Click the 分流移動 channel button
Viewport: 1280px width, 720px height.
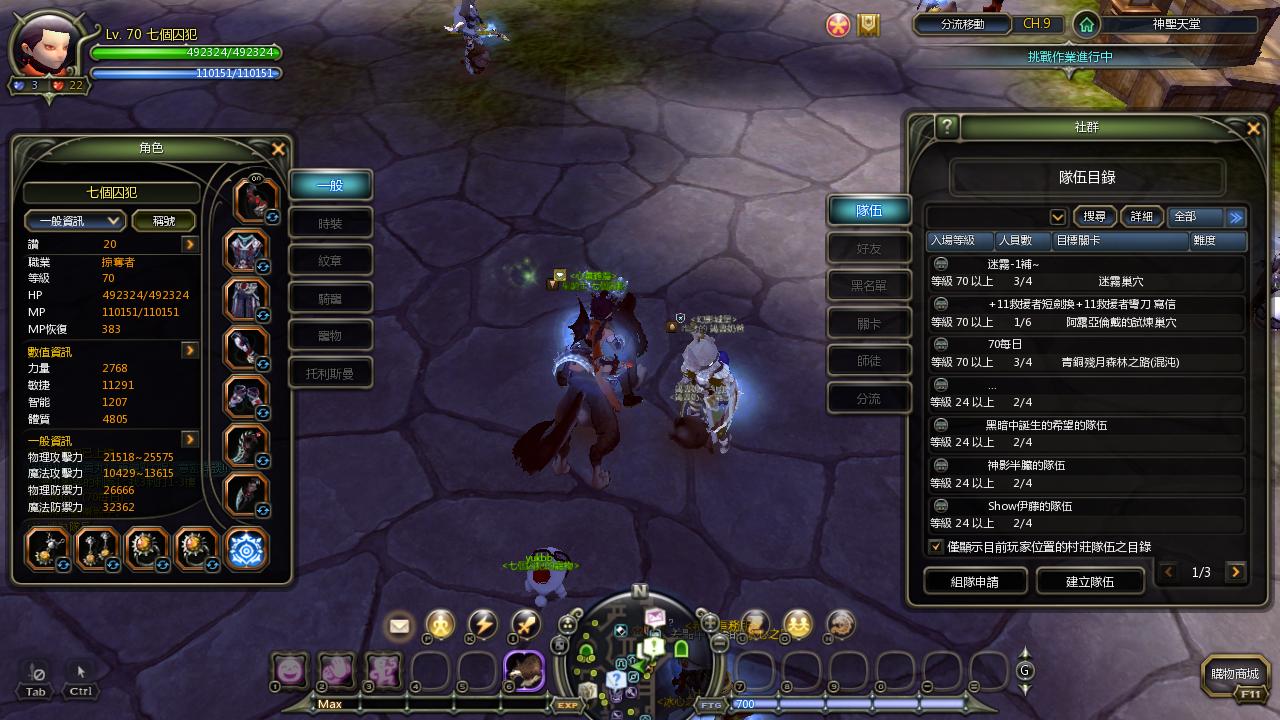[962, 24]
